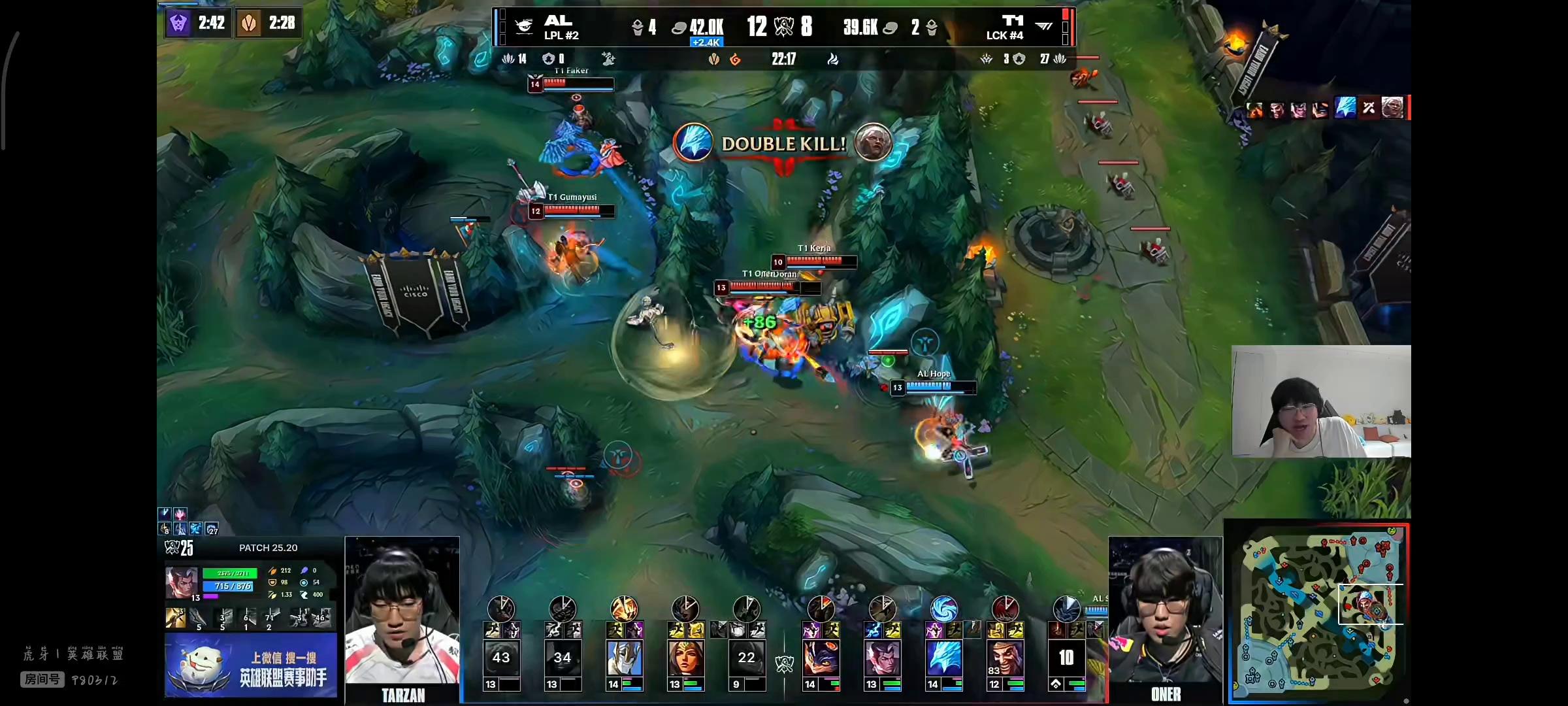
Task: Select the Draven portrait in the bottom bar
Action: (1005, 658)
